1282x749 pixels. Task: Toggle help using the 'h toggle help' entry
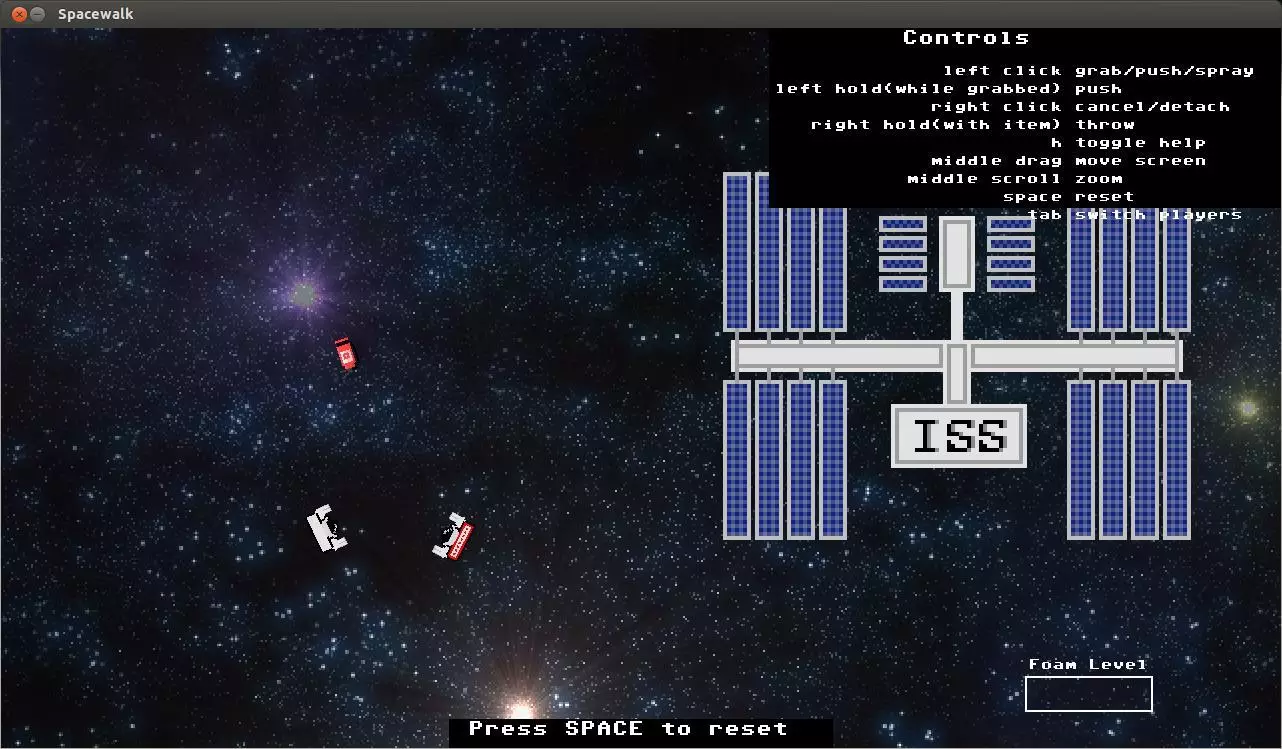click(x=1130, y=142)
